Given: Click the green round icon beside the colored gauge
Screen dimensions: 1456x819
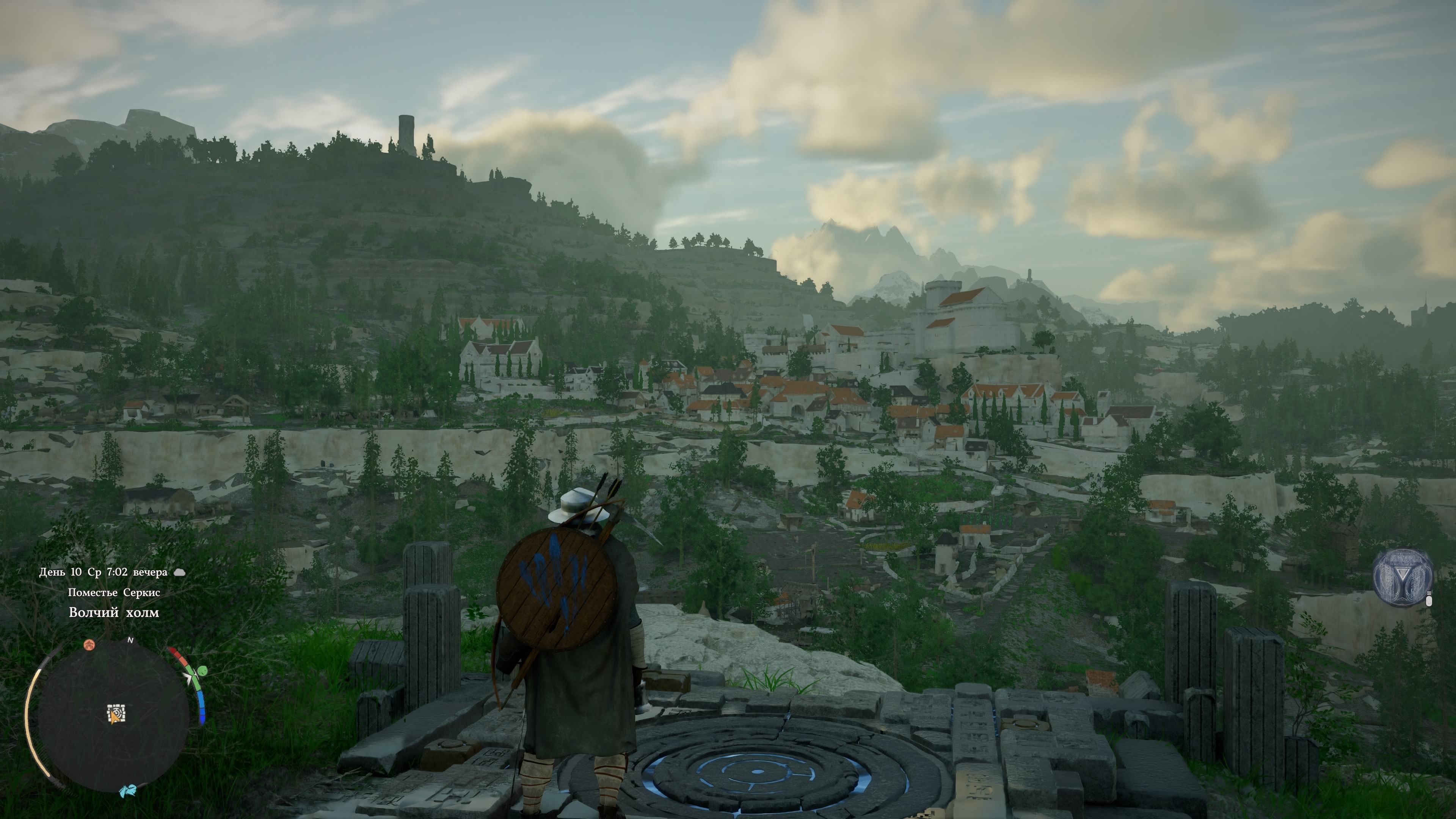Looking at the screenshot, I should [x=202, y=671].
